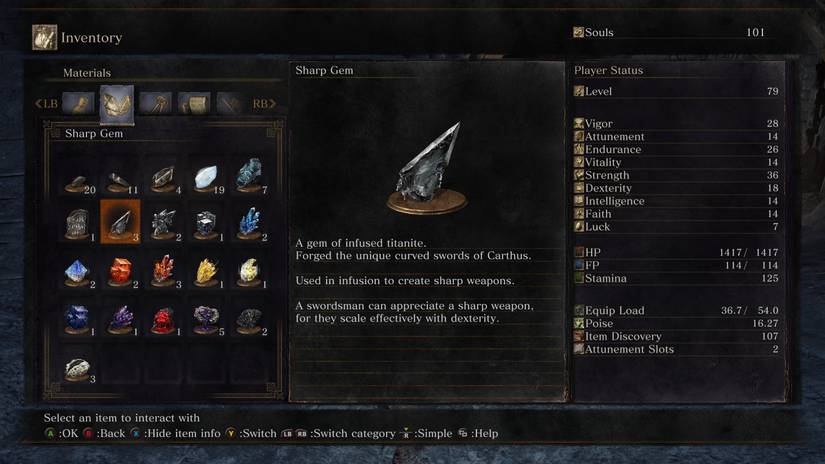The width and height of the screenshot is (825, 464).
Task: Choose the gray stone slab Heavy Gem
Action: (77, 223)
